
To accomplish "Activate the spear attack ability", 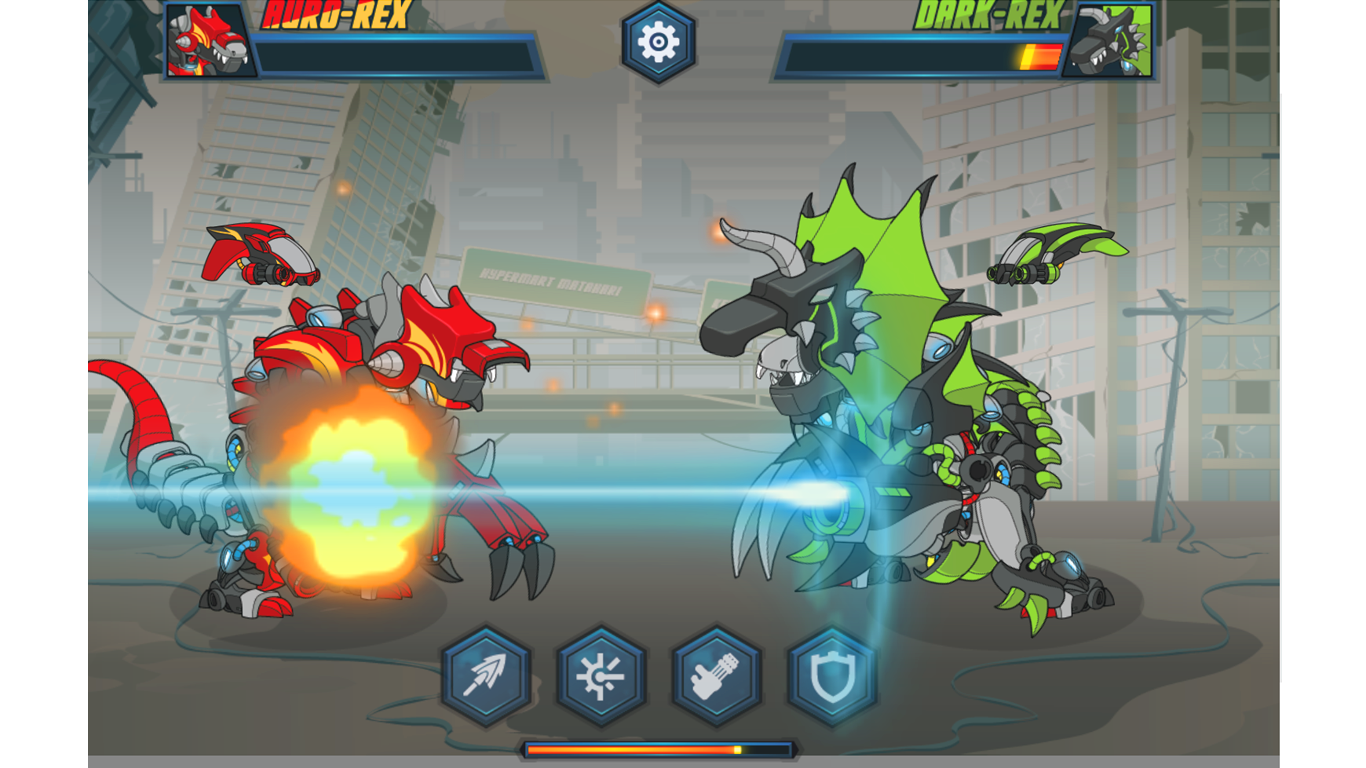I will click(x=486, y=677).
